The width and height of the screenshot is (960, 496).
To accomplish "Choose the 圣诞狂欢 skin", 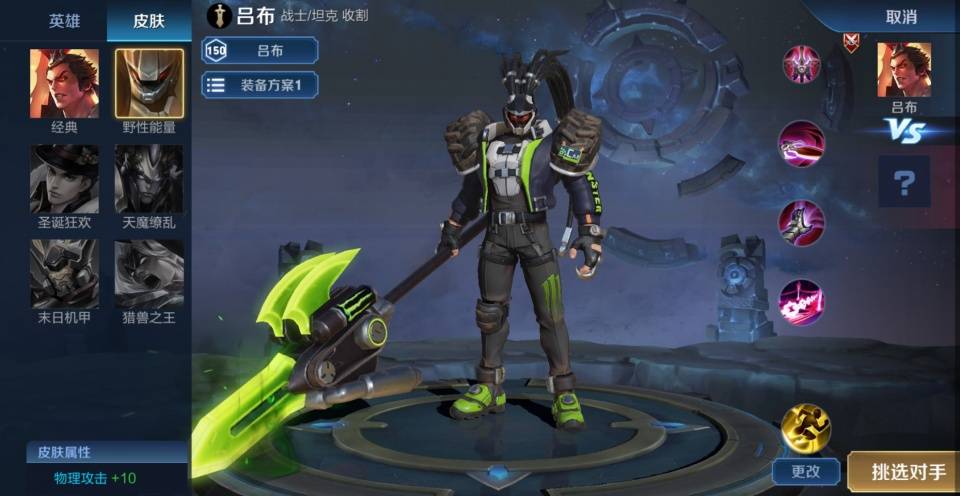I will 64,179.
